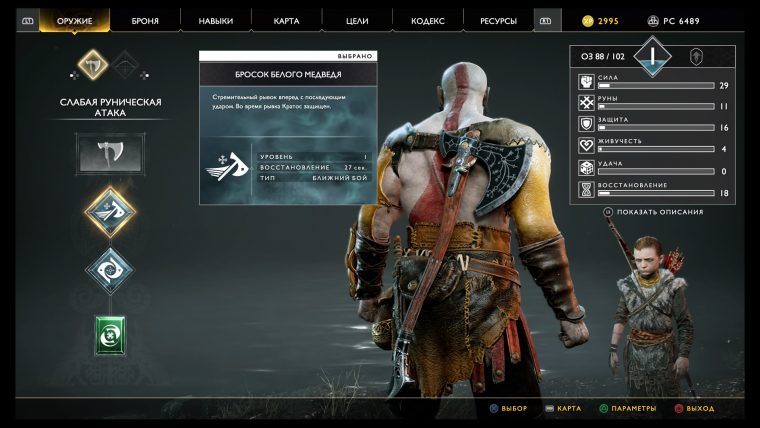Pick the gold-framed light runic attack slot
The height and width of the screenshot is (428, 760).
click(110, 210)
